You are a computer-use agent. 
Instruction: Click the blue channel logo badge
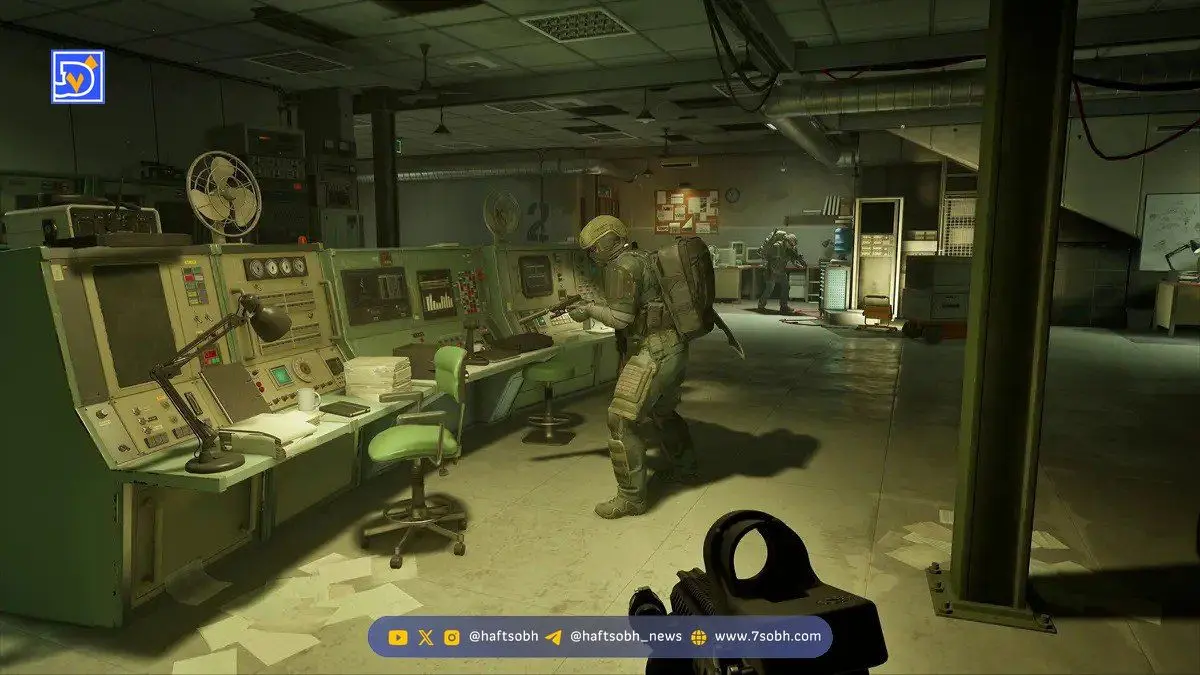[77, 76]
